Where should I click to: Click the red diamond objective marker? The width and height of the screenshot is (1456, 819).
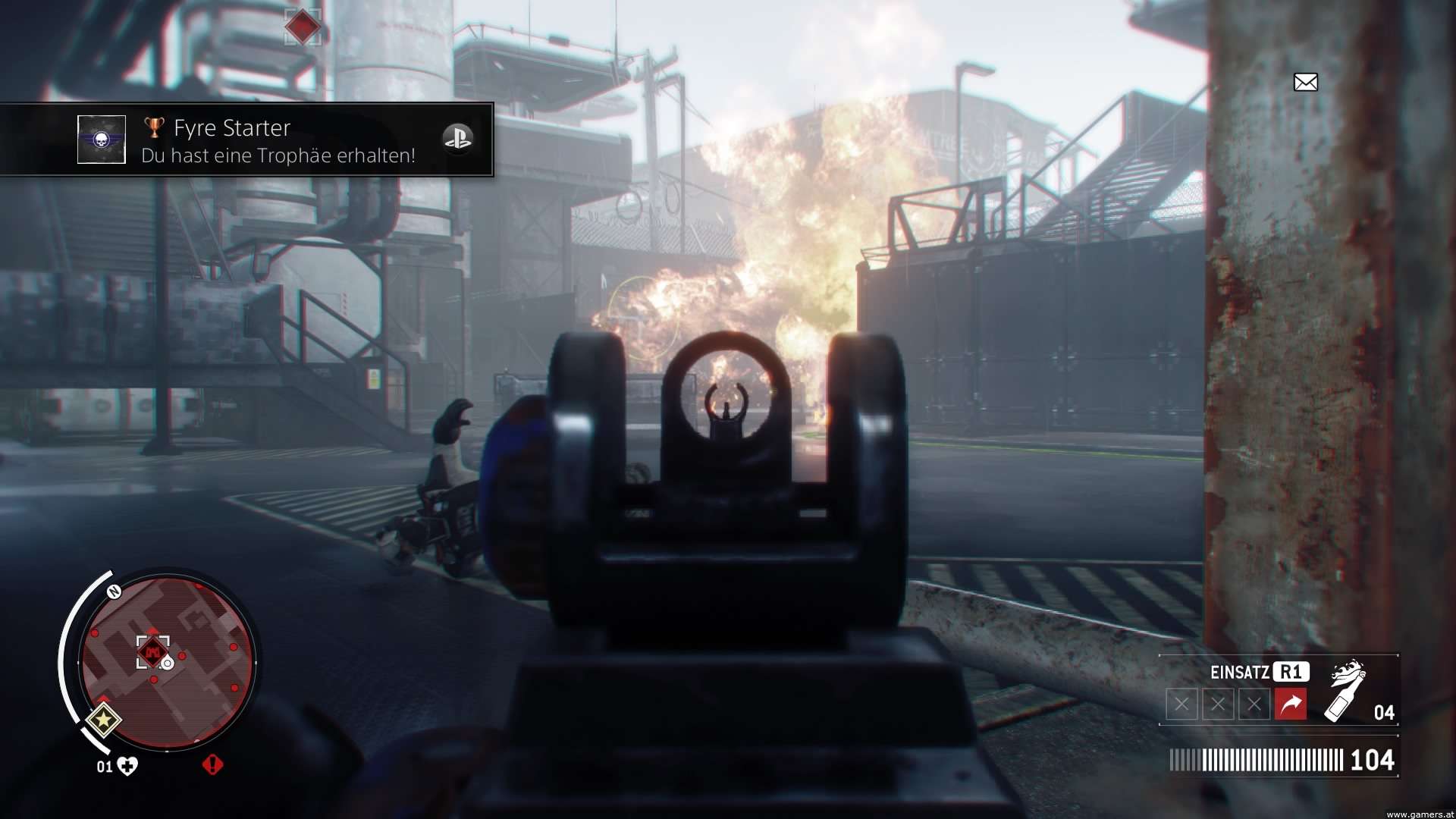[x=303, y=27]
